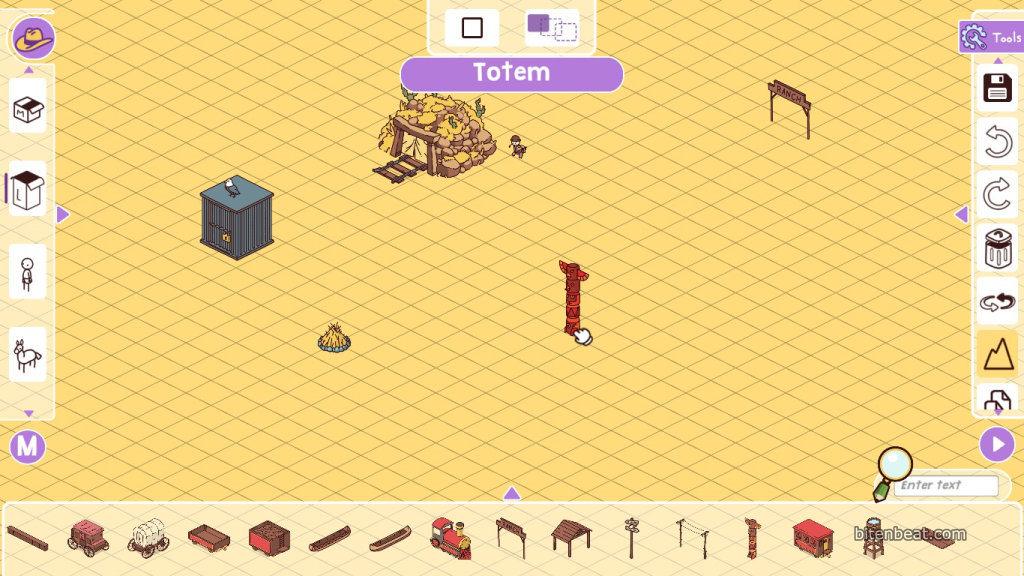Open the Tools panel header
This screenshot has width=1024, height=576.
click(990, 38)
